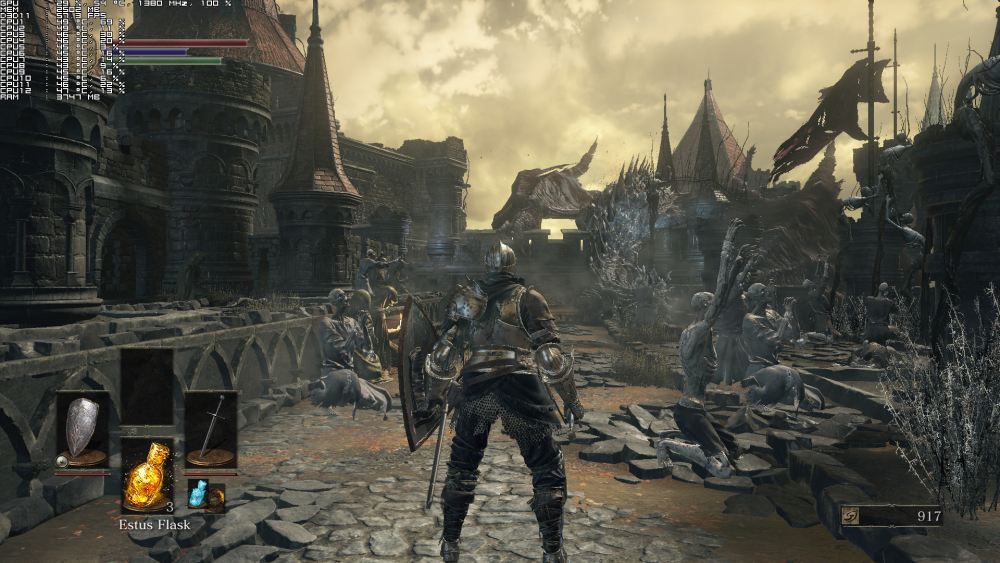Select the Estus Flask item slot
The image size is (1000, 563).
(x=147, y=474)
